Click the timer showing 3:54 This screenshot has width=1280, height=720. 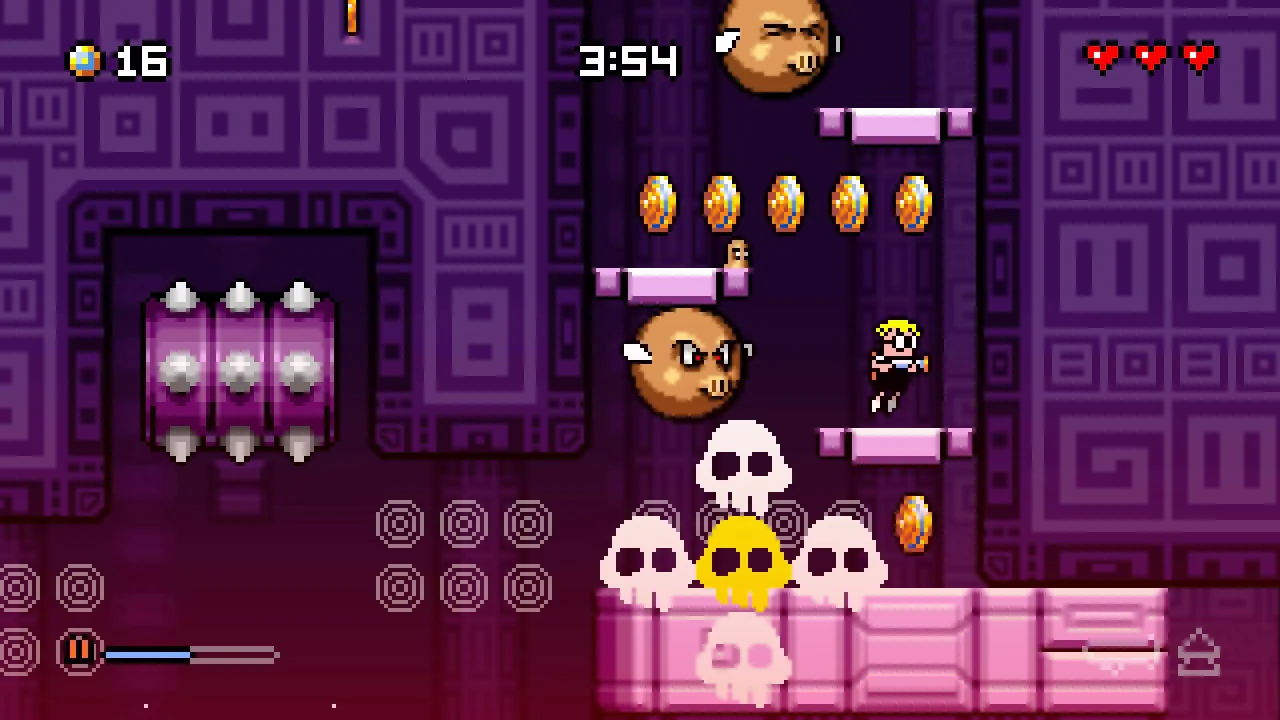click(628, 62)
